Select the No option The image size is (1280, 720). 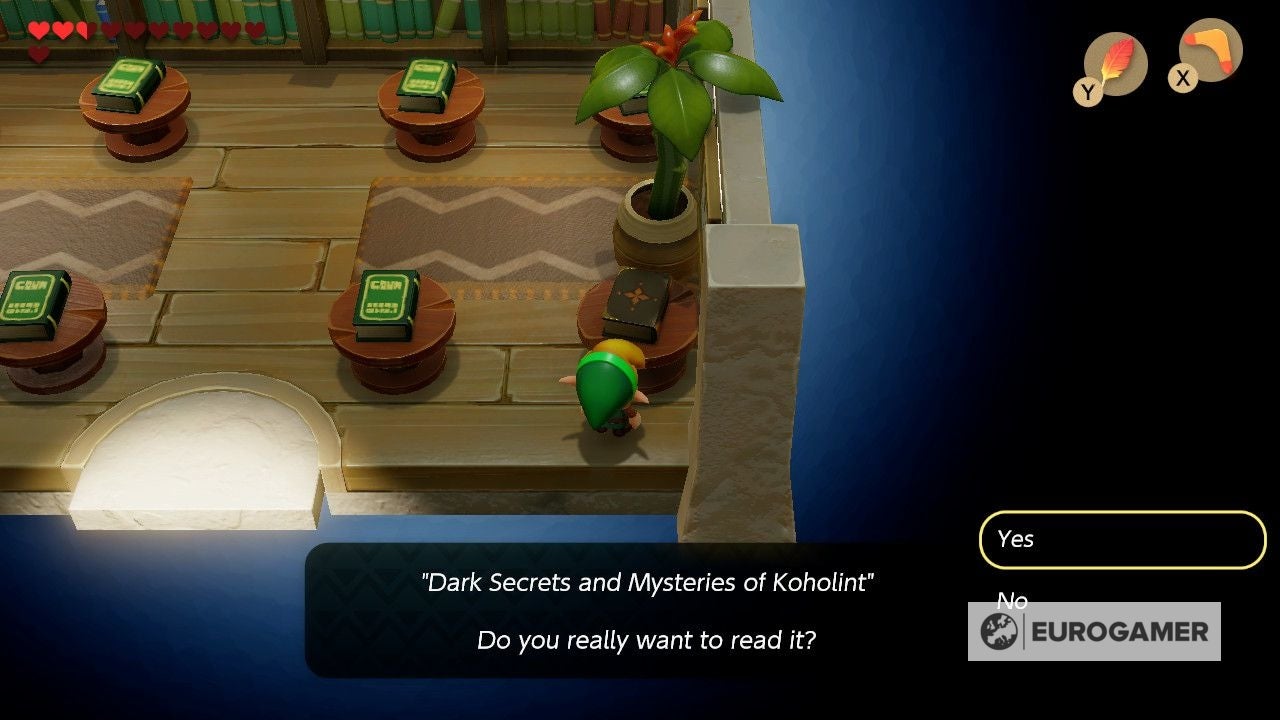pos(1010,601)
